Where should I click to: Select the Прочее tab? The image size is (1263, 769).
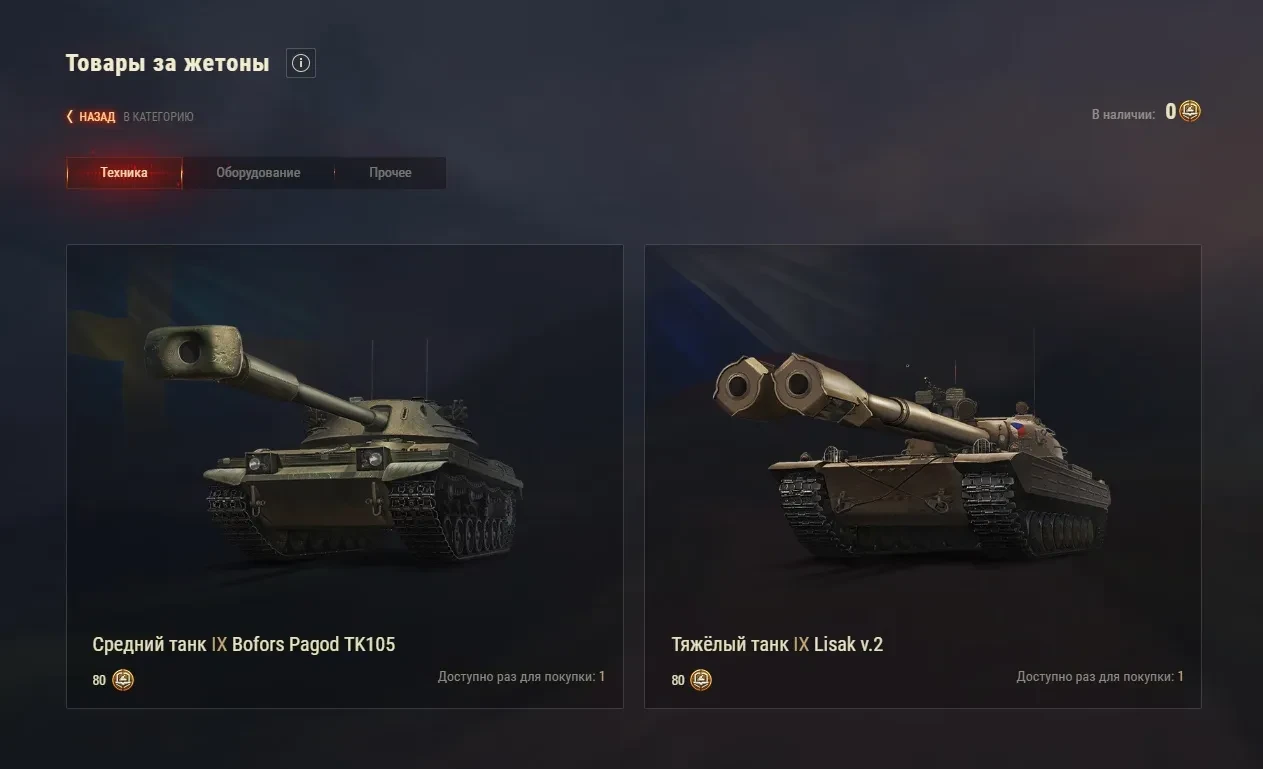tap(390, 173)
